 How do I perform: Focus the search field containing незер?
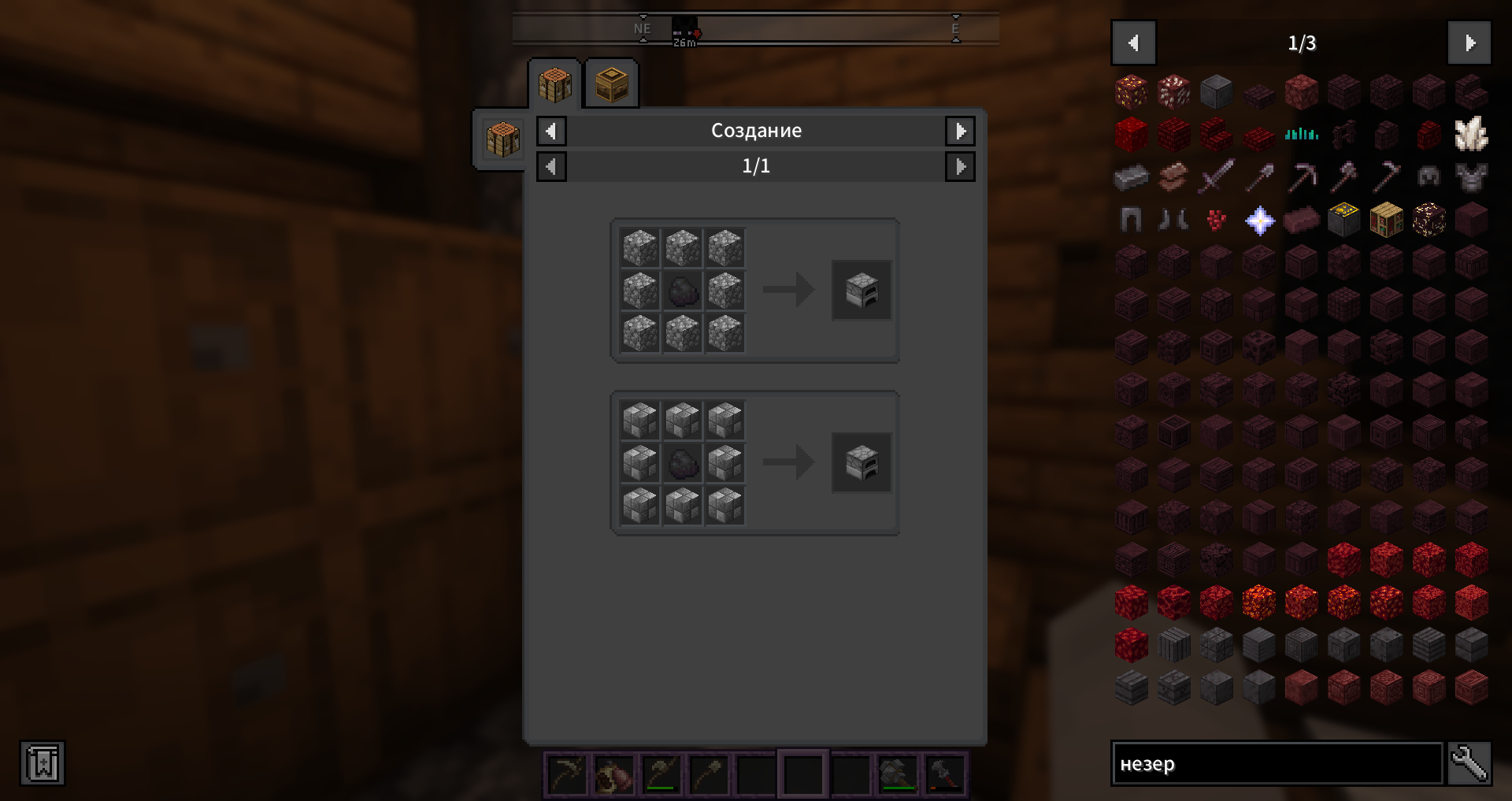pyautogui.click(x=1277, y=764)
